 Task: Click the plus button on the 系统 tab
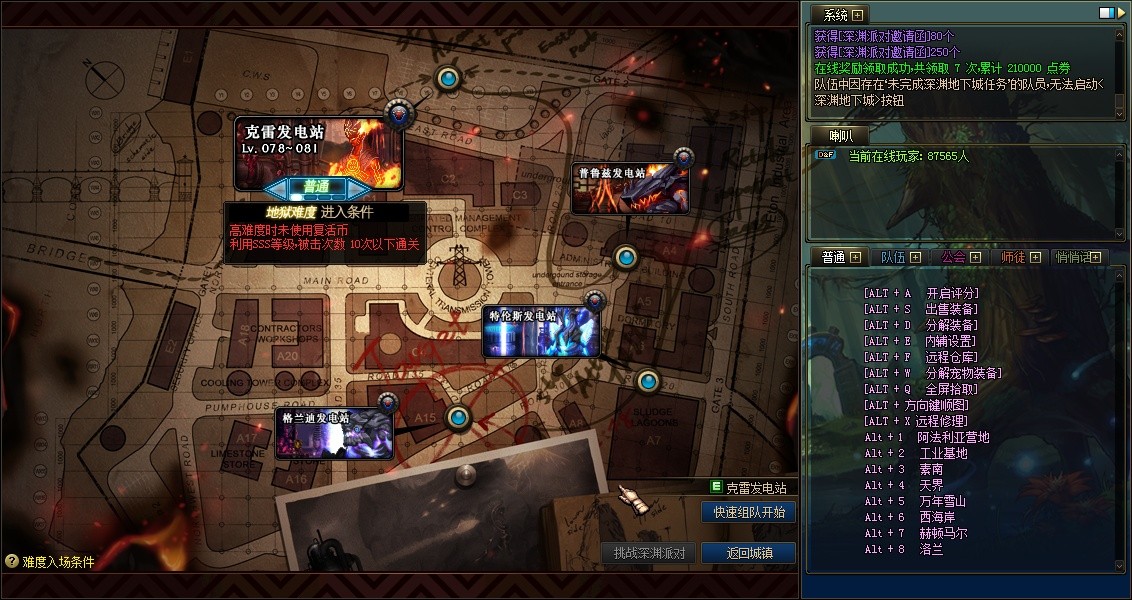tap(857, 15)
